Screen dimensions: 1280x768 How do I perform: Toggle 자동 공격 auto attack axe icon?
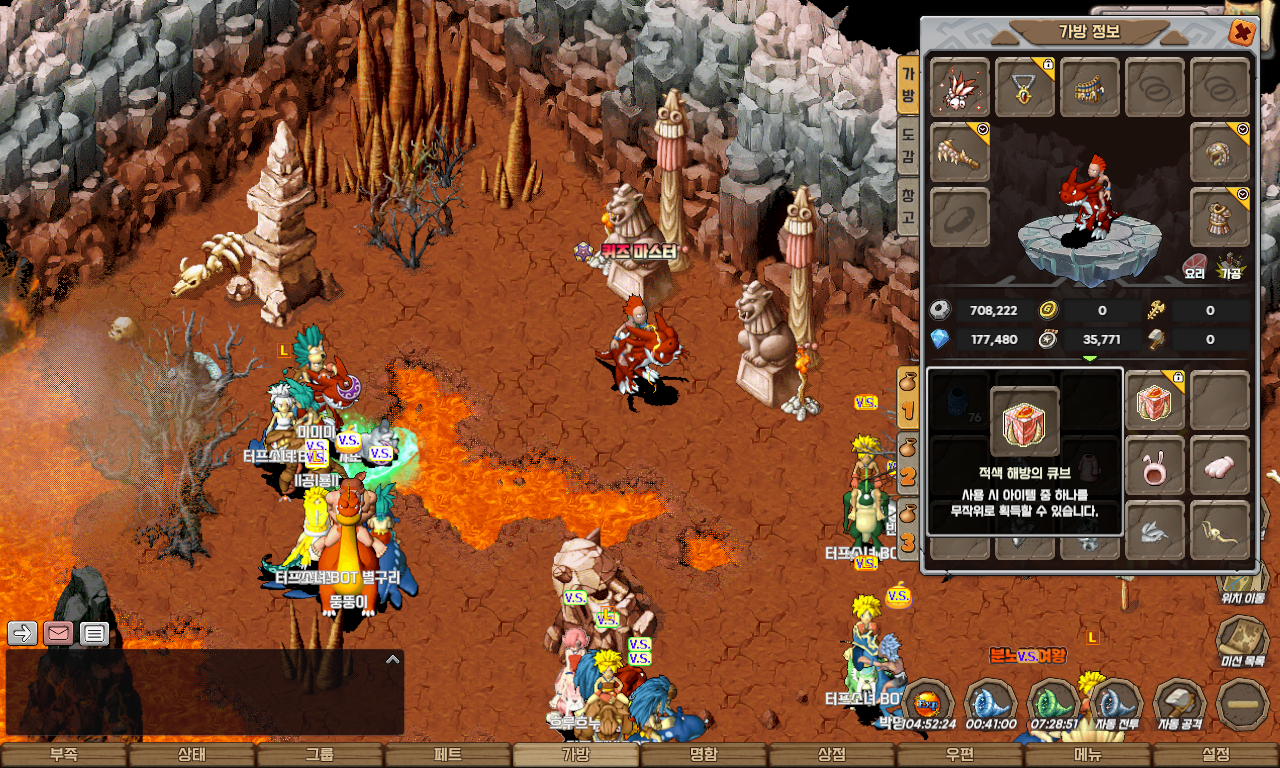coord(1179,704)
